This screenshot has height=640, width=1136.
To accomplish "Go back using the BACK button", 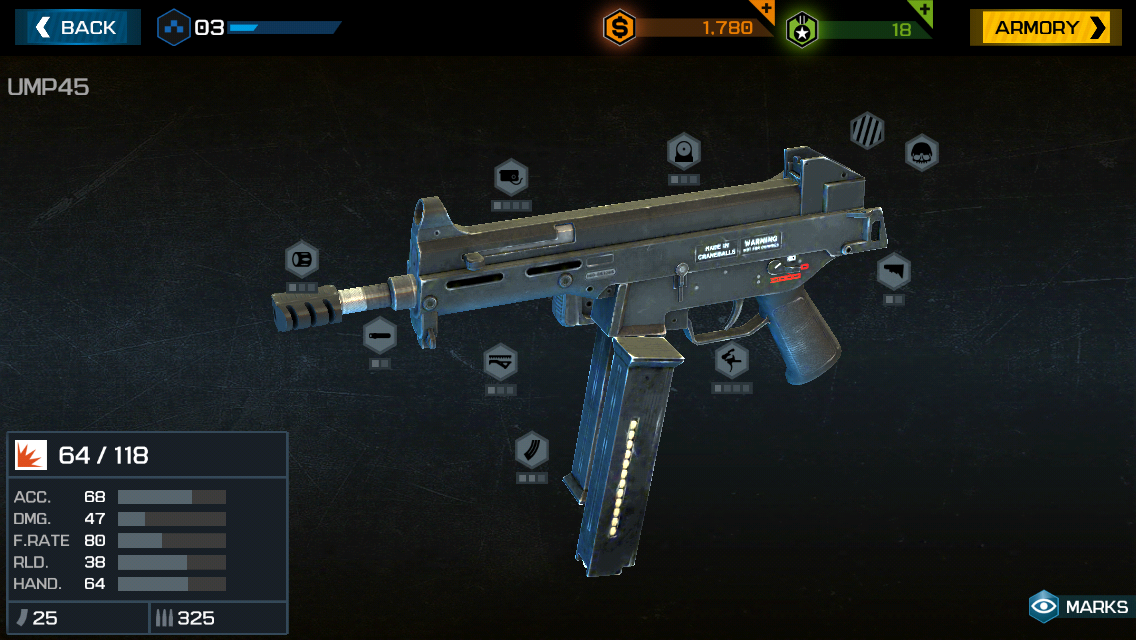I will [77, 27].
